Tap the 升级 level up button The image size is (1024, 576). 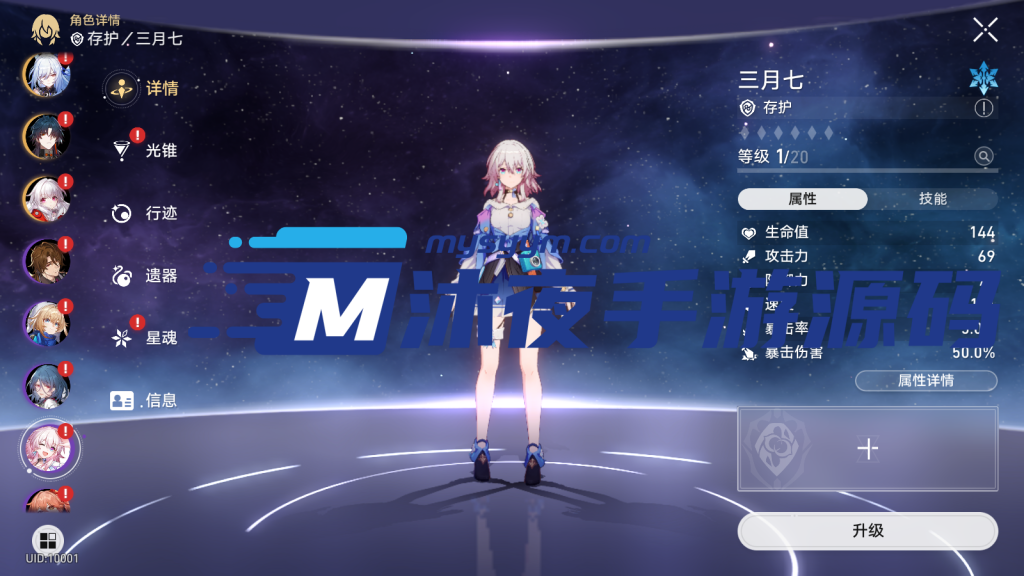(867, 531)
